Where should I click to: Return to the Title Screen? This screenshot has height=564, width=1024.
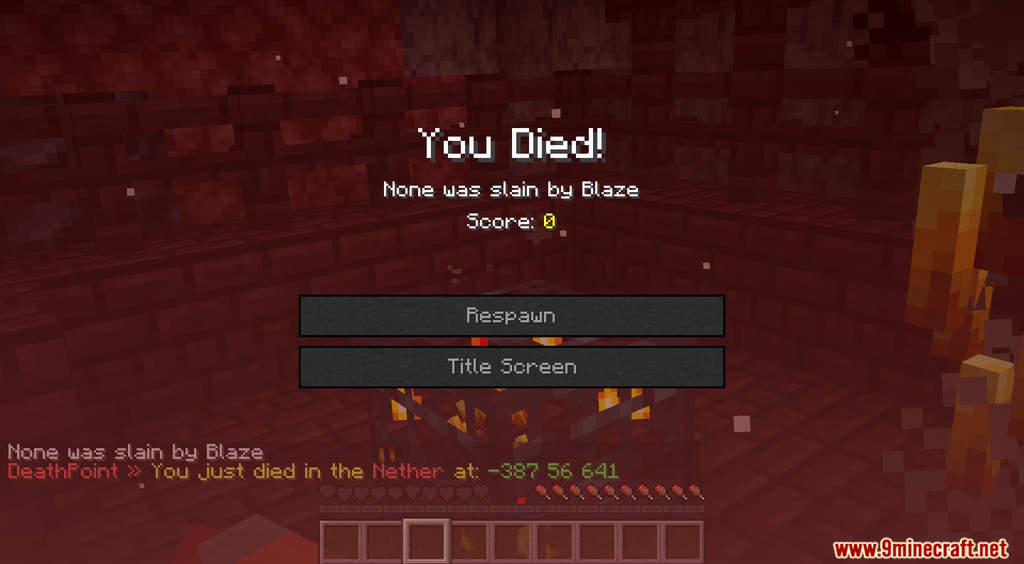tap(511, 367)
